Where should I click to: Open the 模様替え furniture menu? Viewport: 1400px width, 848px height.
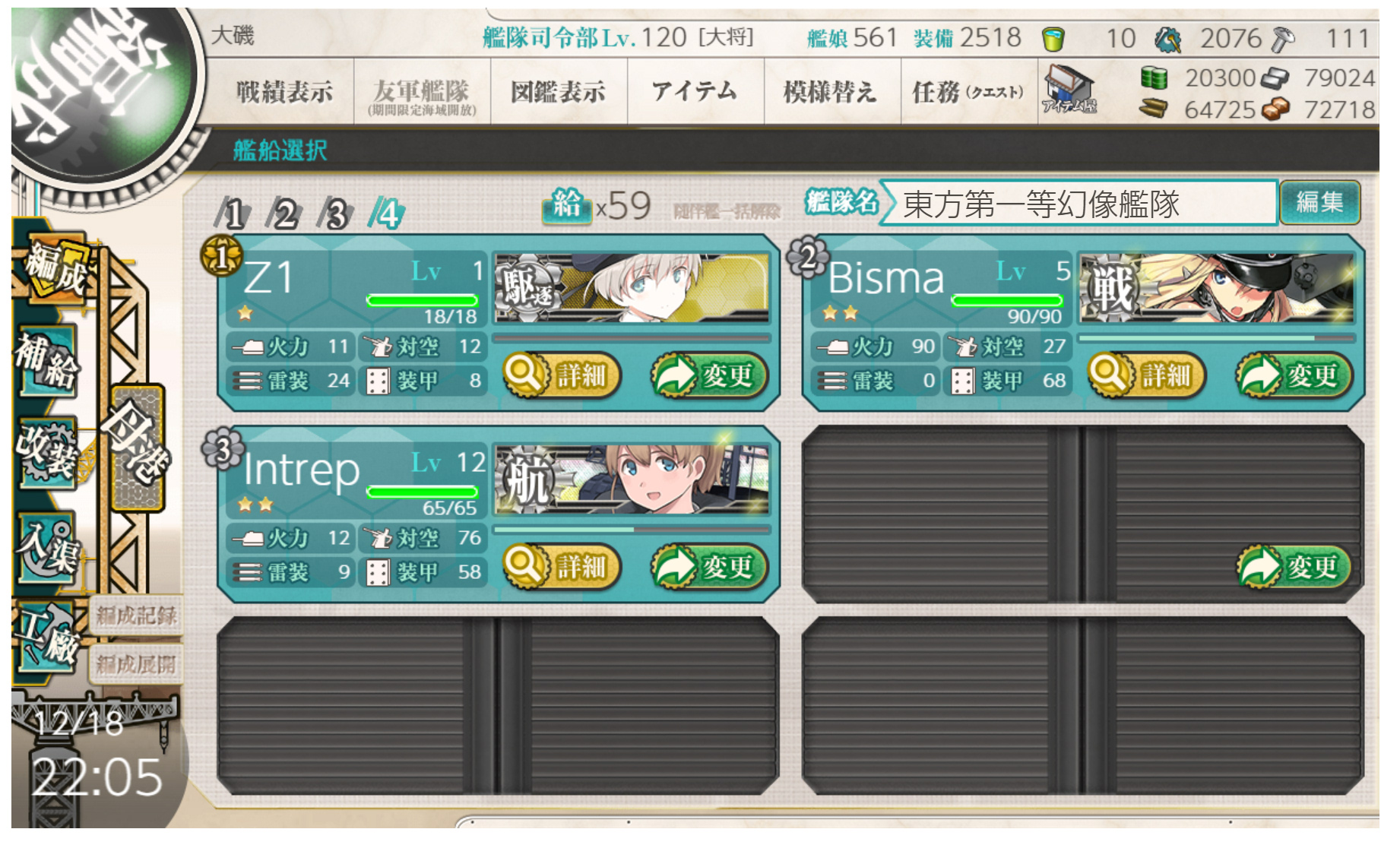pyautogui.click(x=830, y=92)
